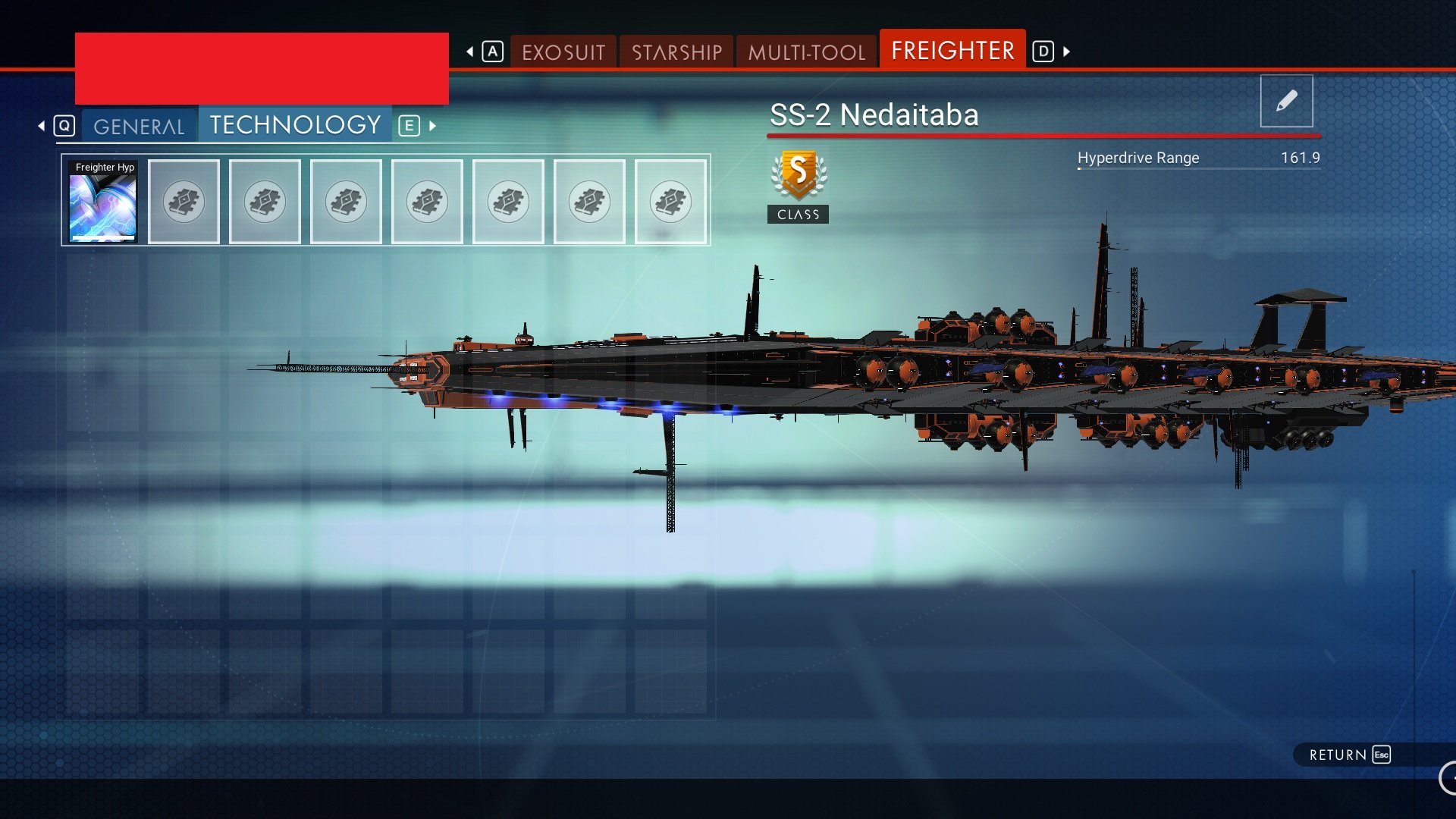This screenshot has height=819, width=1456.
Task: Select the Multi-Tool tab
Action: pos(806,52)
